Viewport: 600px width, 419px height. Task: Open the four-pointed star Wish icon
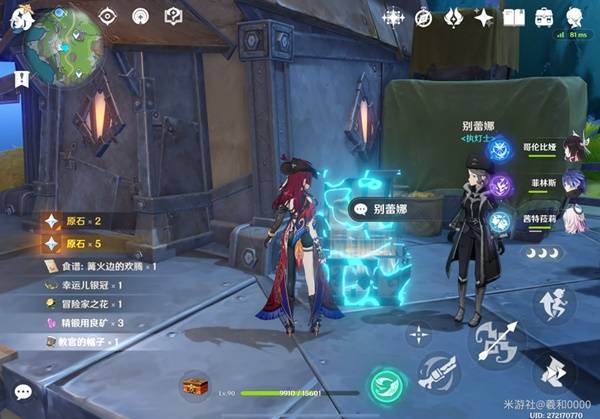(x=484, y=17)
